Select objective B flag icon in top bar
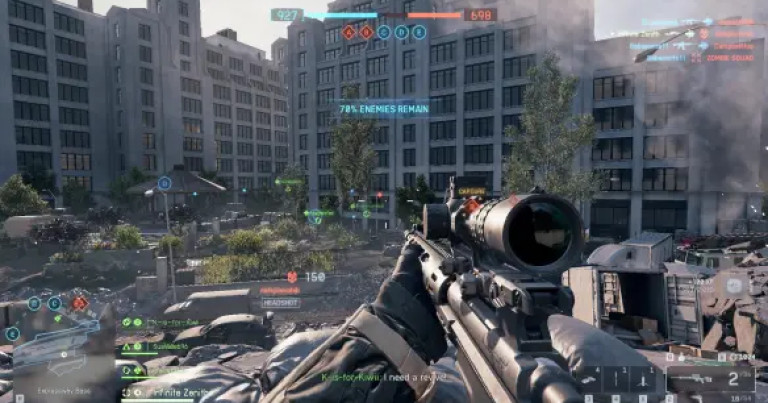This screenshot has height=403, width=768. coord(366,32)
